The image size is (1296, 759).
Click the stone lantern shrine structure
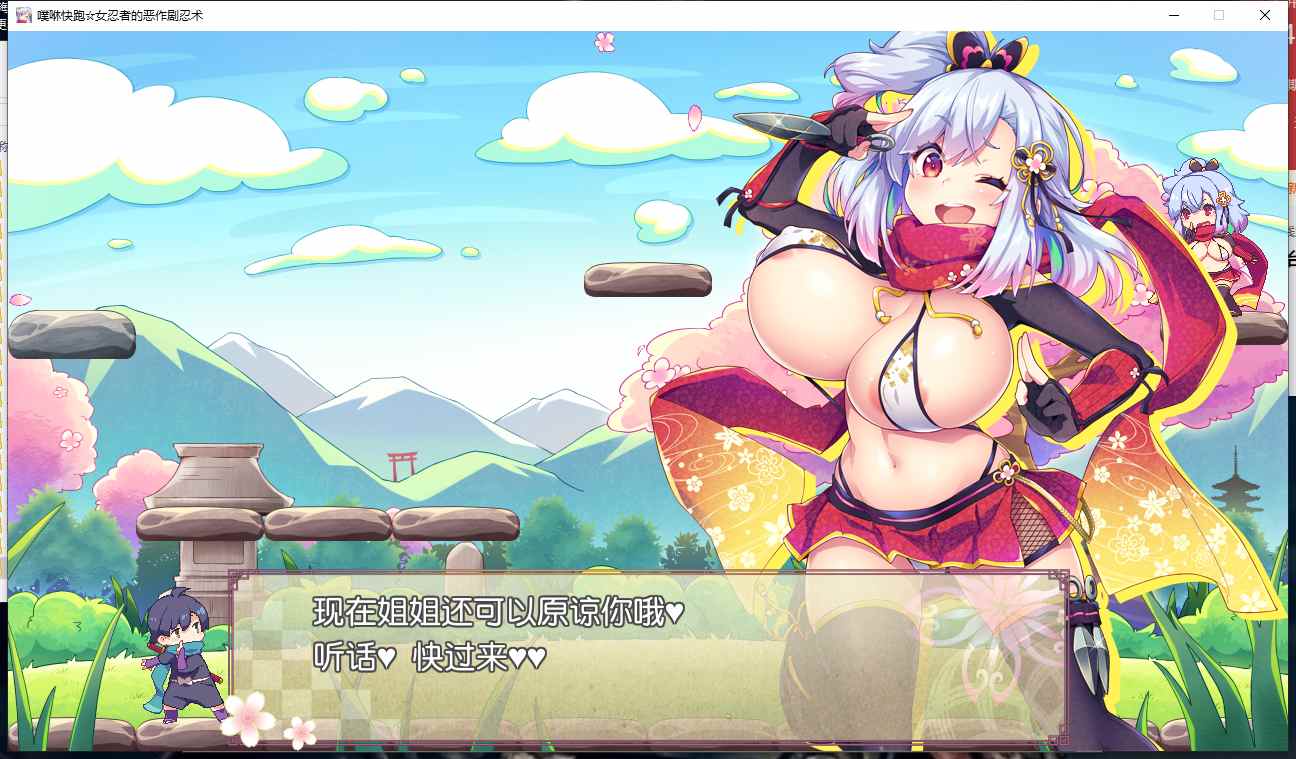[x=213, y=510]
